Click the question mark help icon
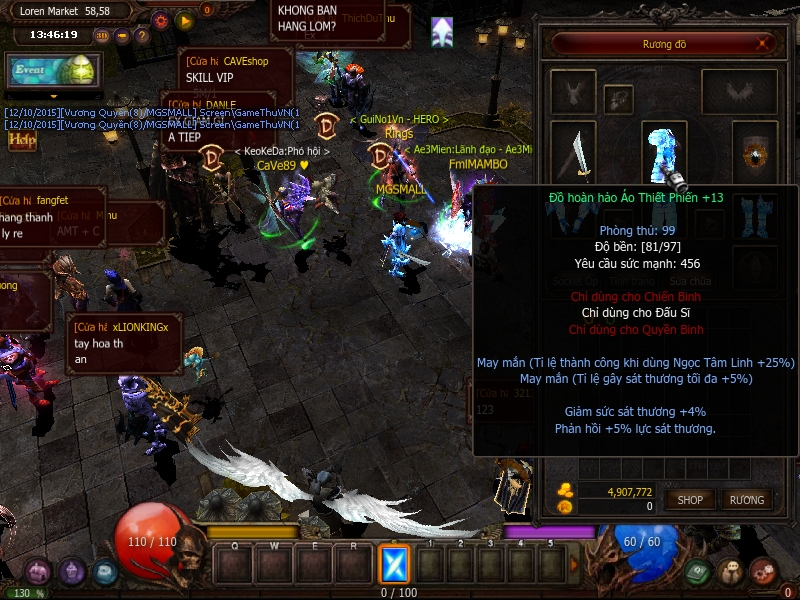 point(142,36)
